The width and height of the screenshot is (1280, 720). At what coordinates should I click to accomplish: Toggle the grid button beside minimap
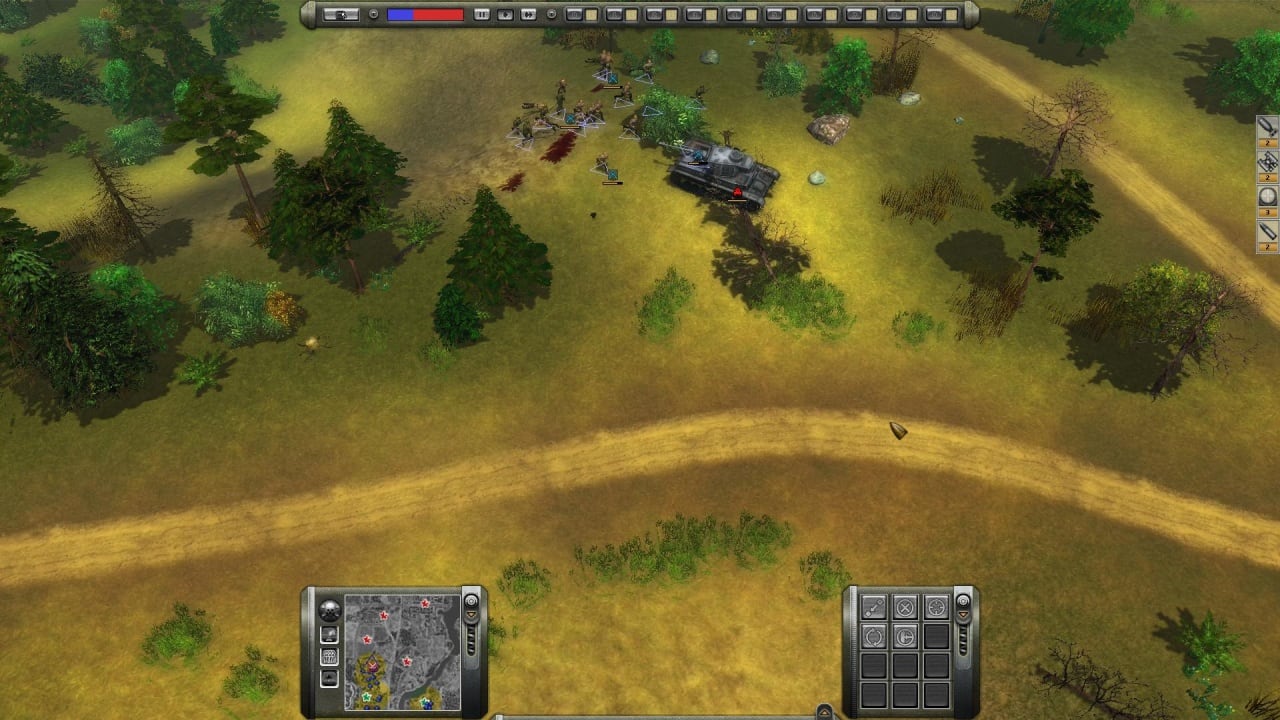pos(329,657)
